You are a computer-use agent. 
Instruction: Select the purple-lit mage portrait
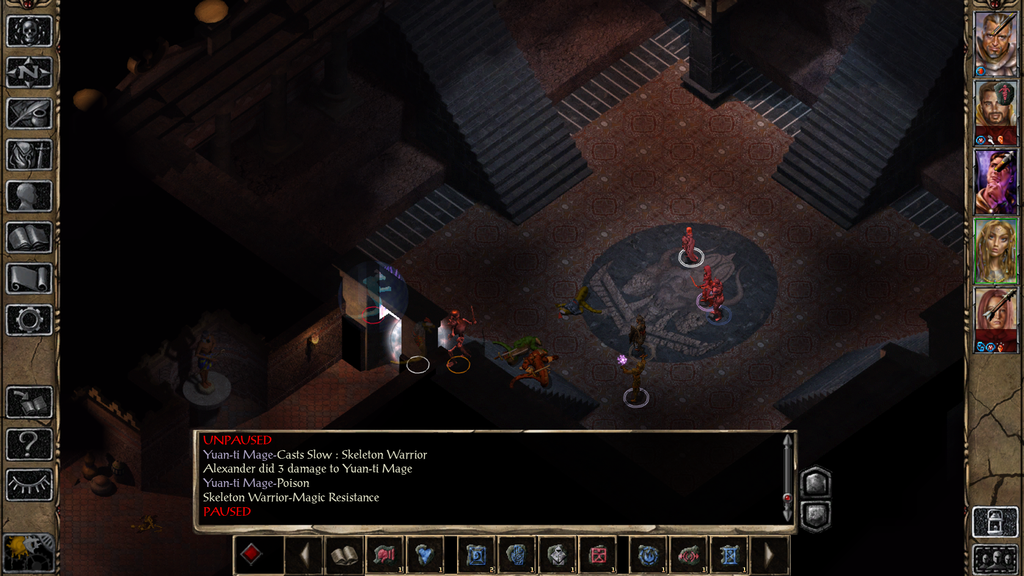coord(995,182)
